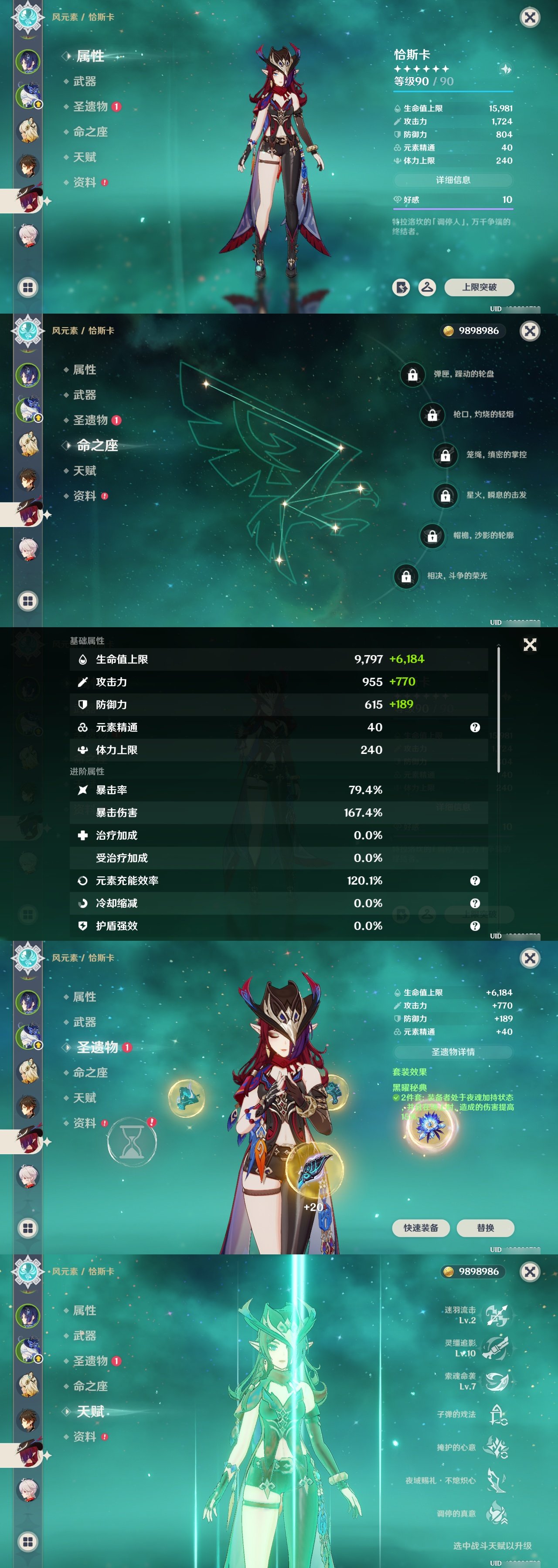Expand the 元素充能效率 help tooltip
Screen dimensions: 558x1568
[x=475, y=880]
